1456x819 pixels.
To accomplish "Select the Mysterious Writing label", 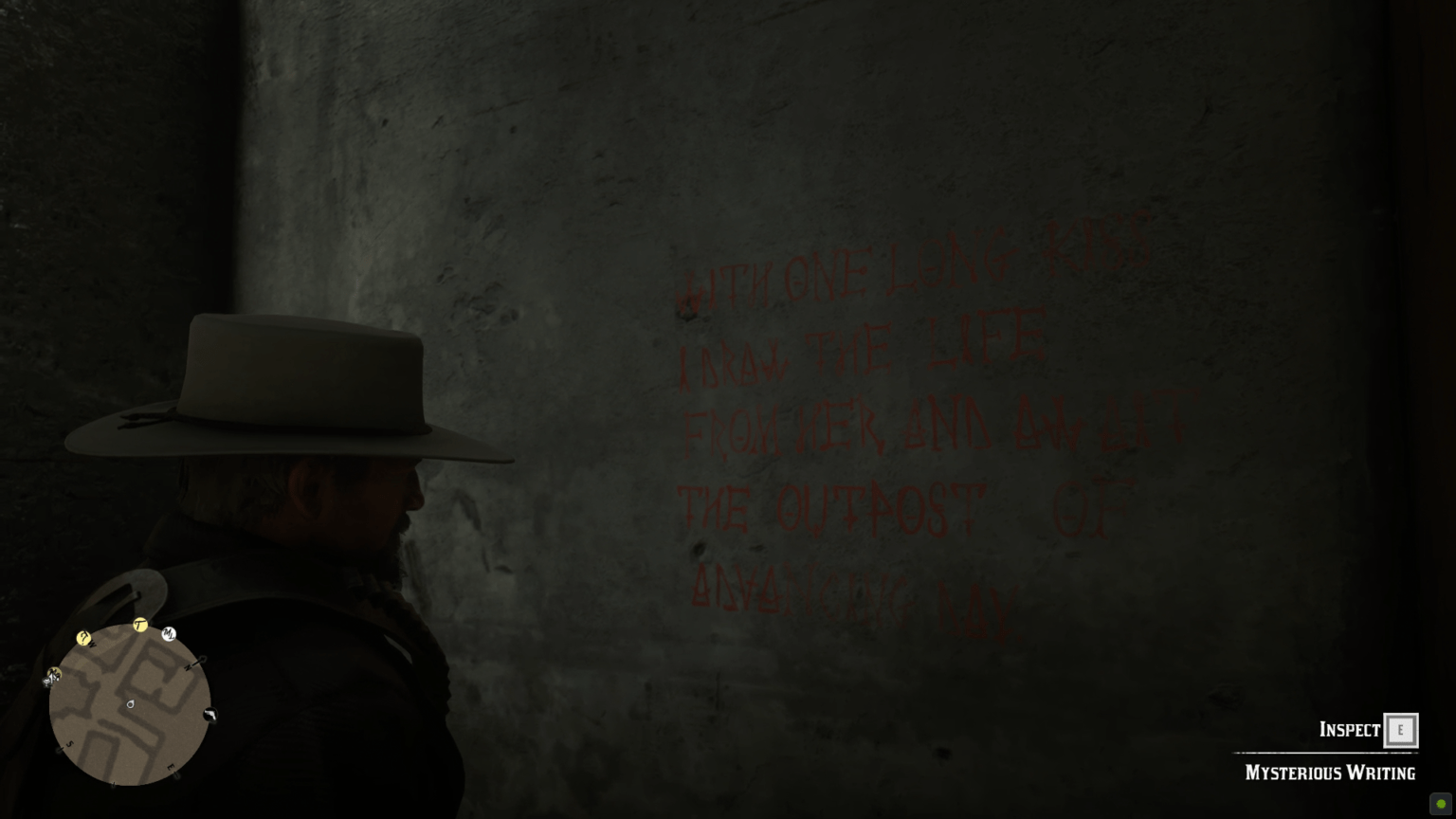I will (x=1329, y=773).
